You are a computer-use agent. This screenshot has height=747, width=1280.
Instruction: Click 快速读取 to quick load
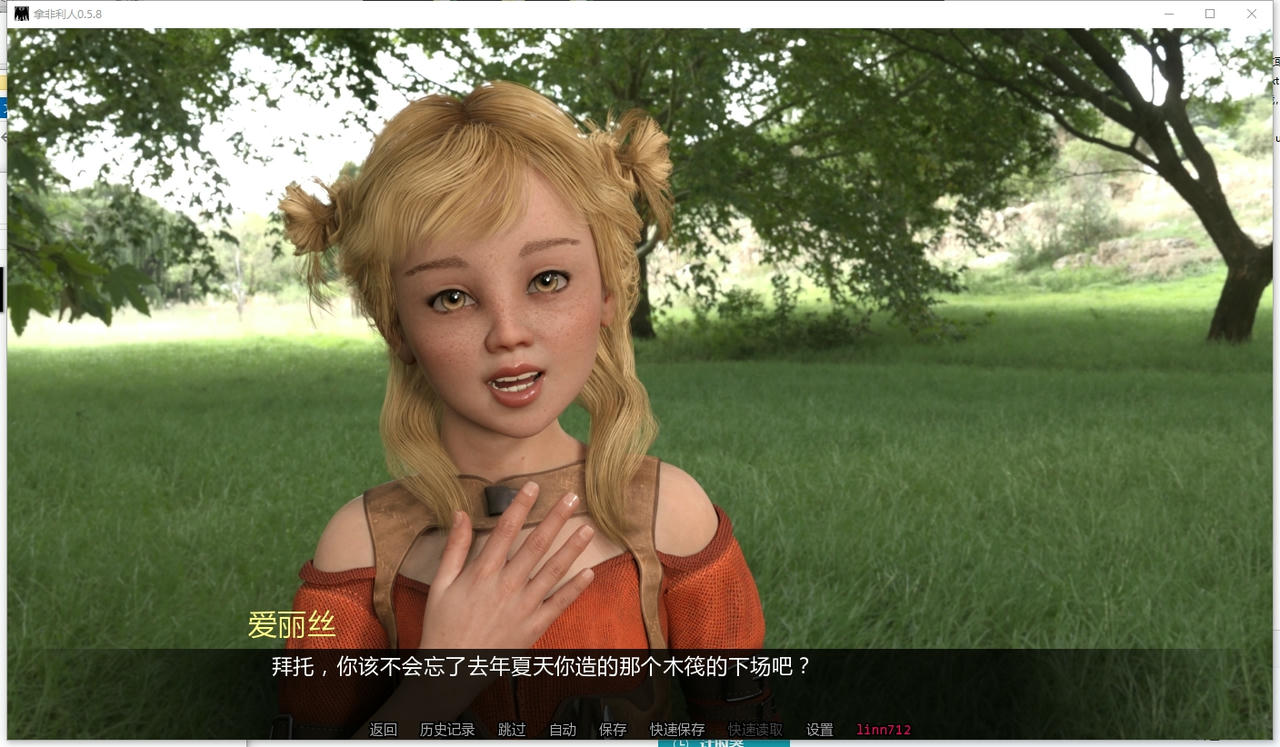(754, 729)
